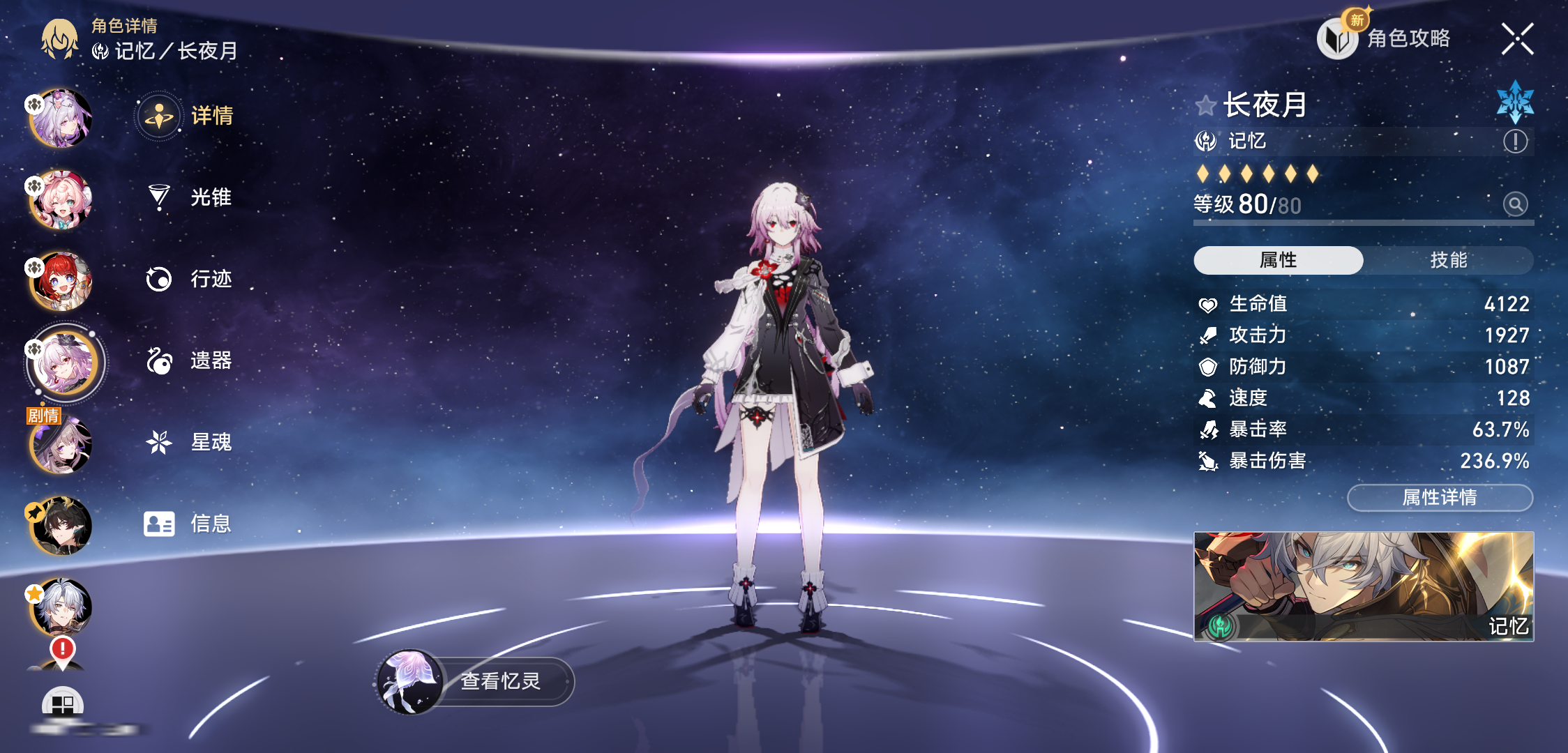This screenshot has height=753, width=1568.
Task: Select the 剧情 story-tagged character portrait
Action: click(x=61, y=445)
